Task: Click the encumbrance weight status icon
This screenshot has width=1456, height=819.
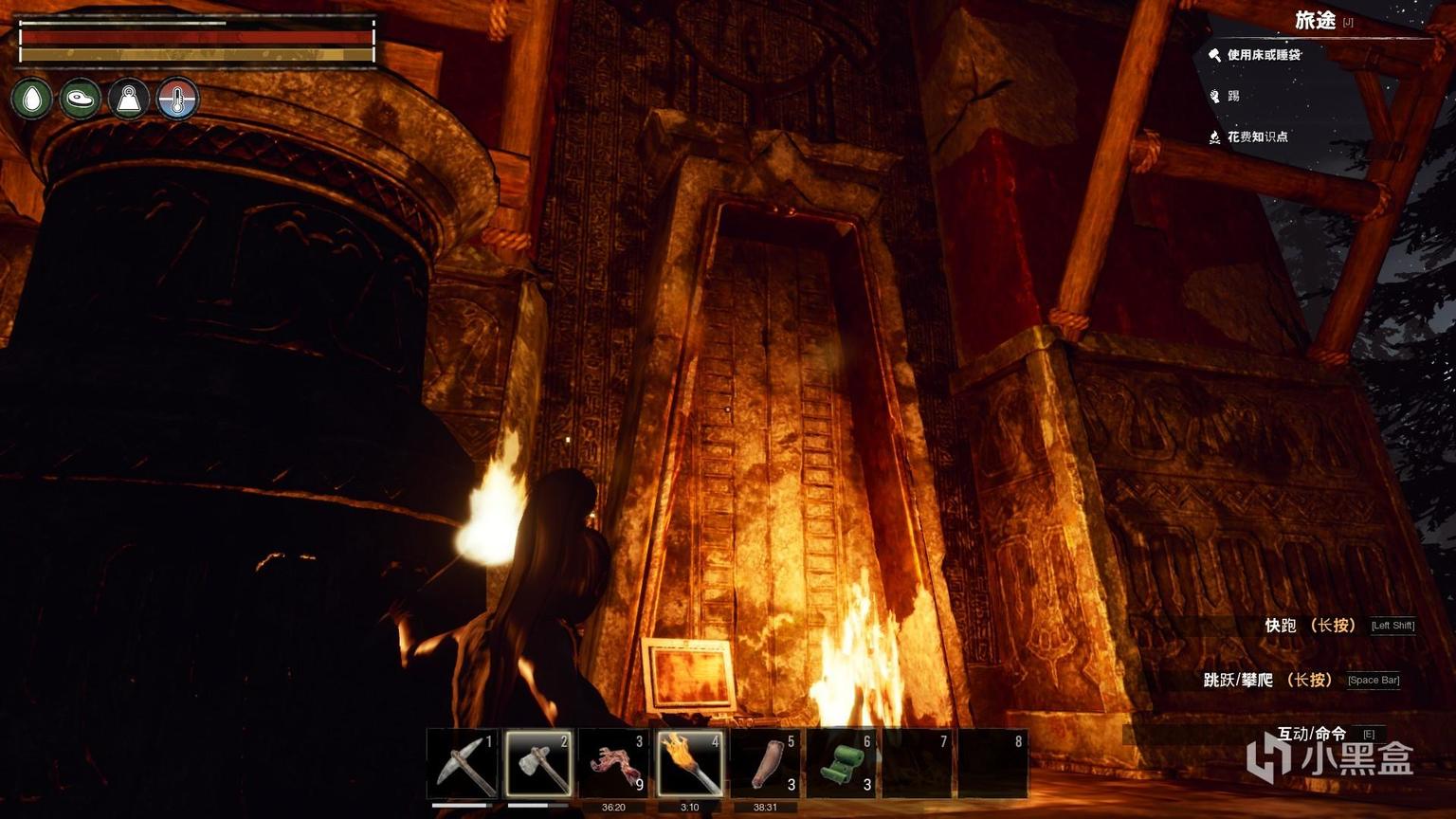Action: (129, 99)
